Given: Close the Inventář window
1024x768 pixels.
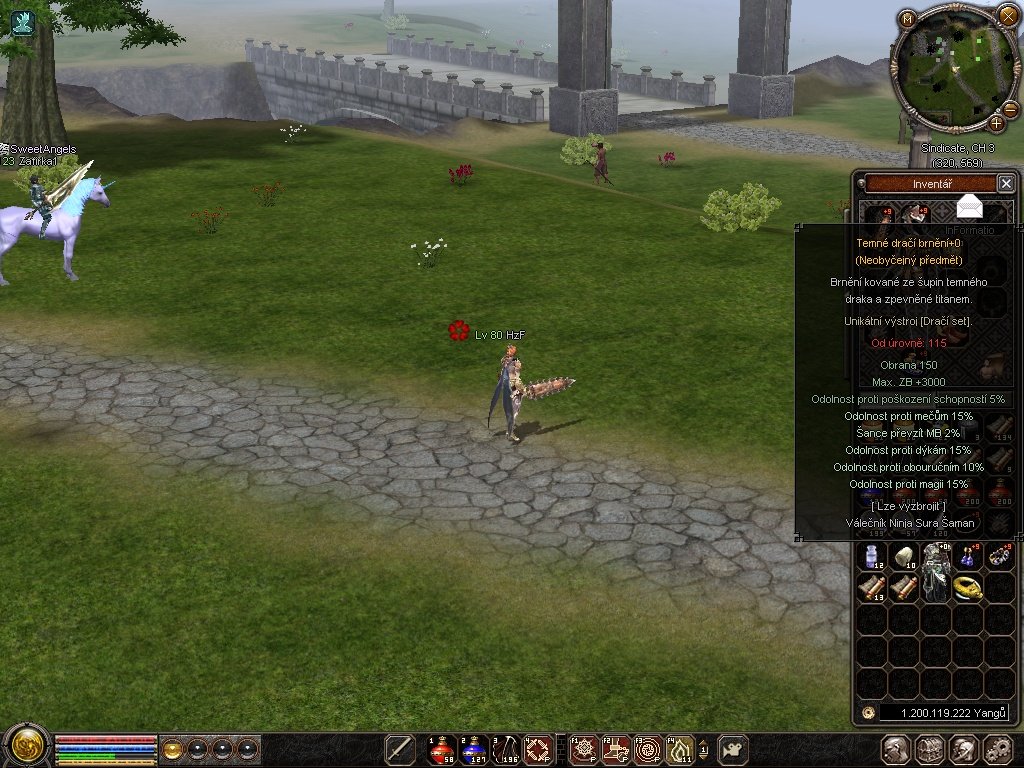Looking at the screenshot, I should (x=1006, y=184).
